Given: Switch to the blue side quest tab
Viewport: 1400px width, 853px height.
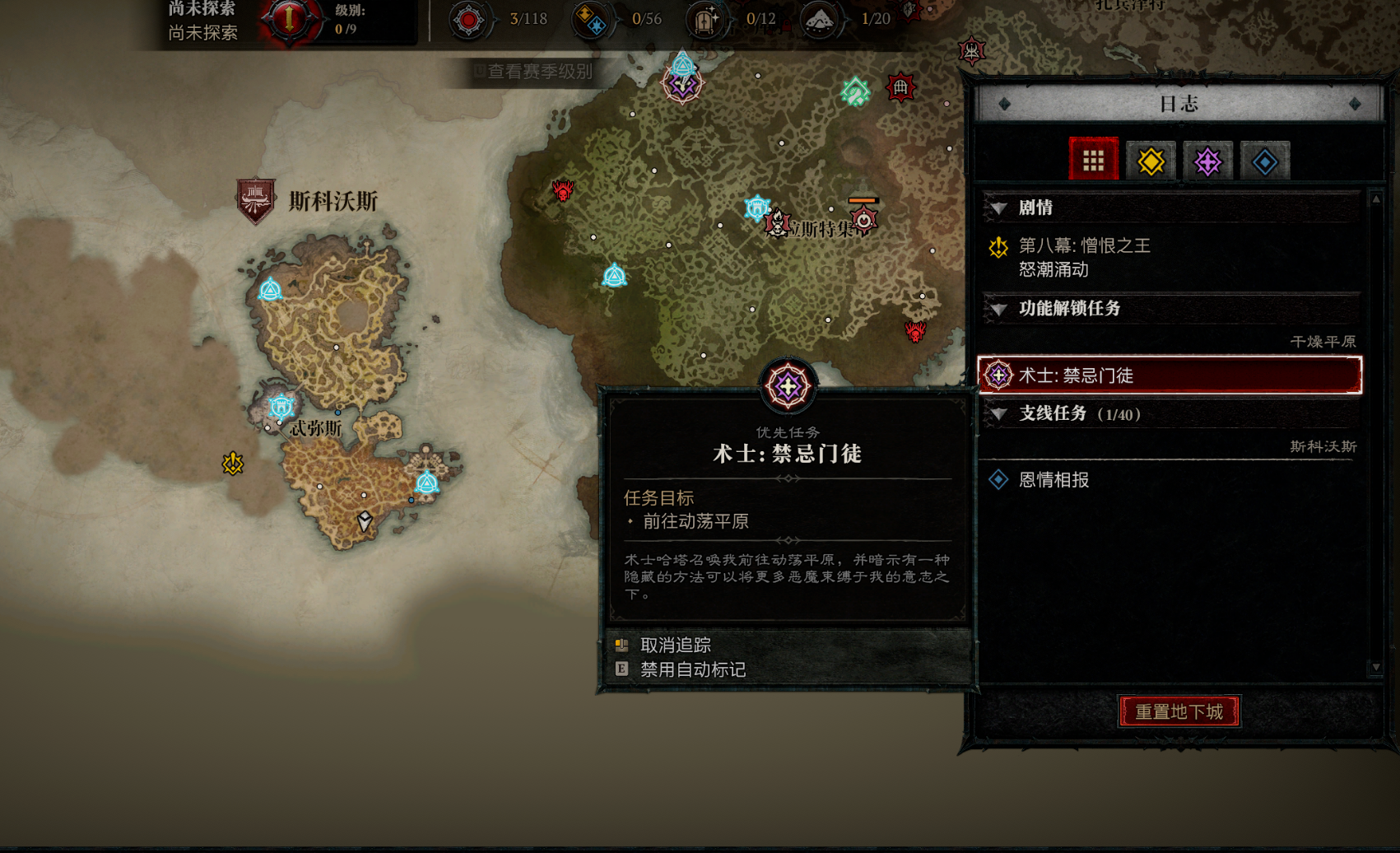Looking at the screenshot, I should pyautogui.click(x=1263, y=161).
